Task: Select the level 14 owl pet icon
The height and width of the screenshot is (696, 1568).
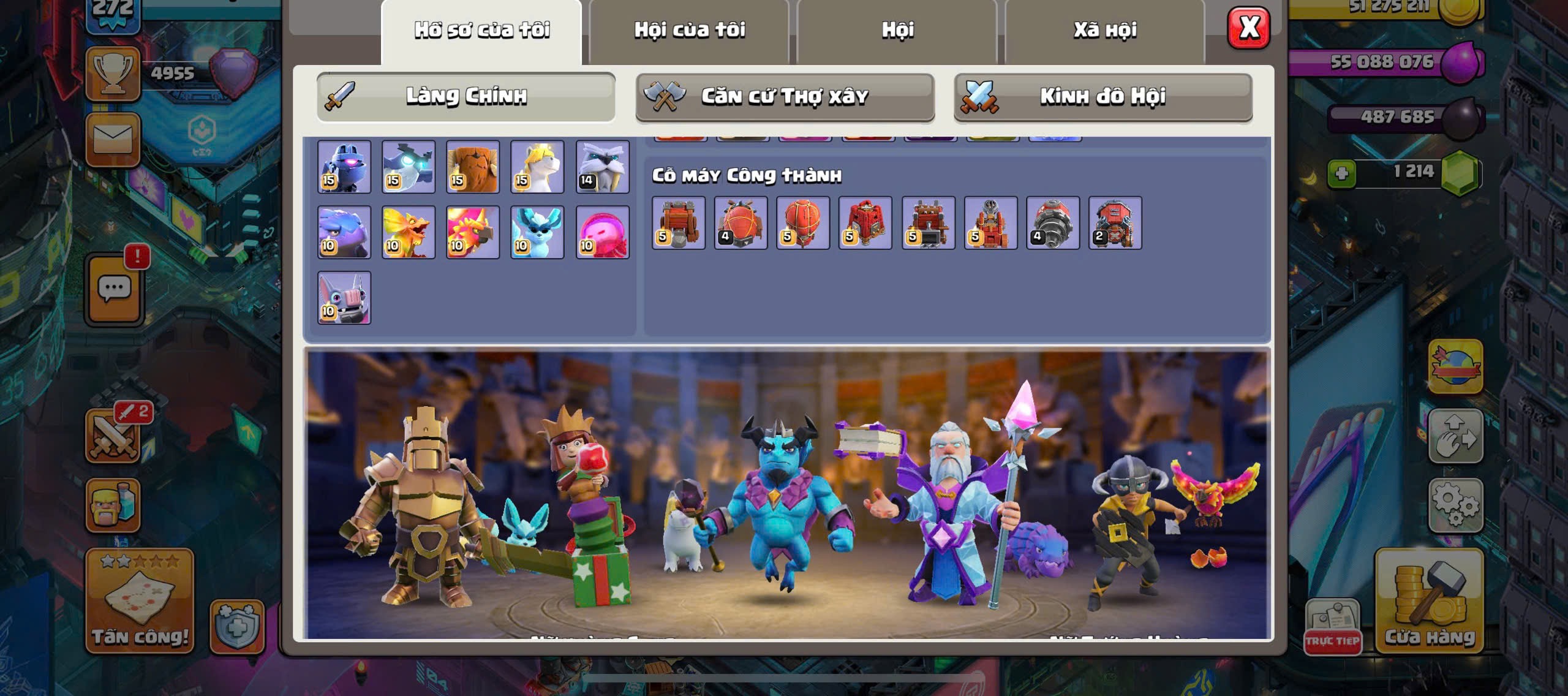Action: click(x=602, y=167)
